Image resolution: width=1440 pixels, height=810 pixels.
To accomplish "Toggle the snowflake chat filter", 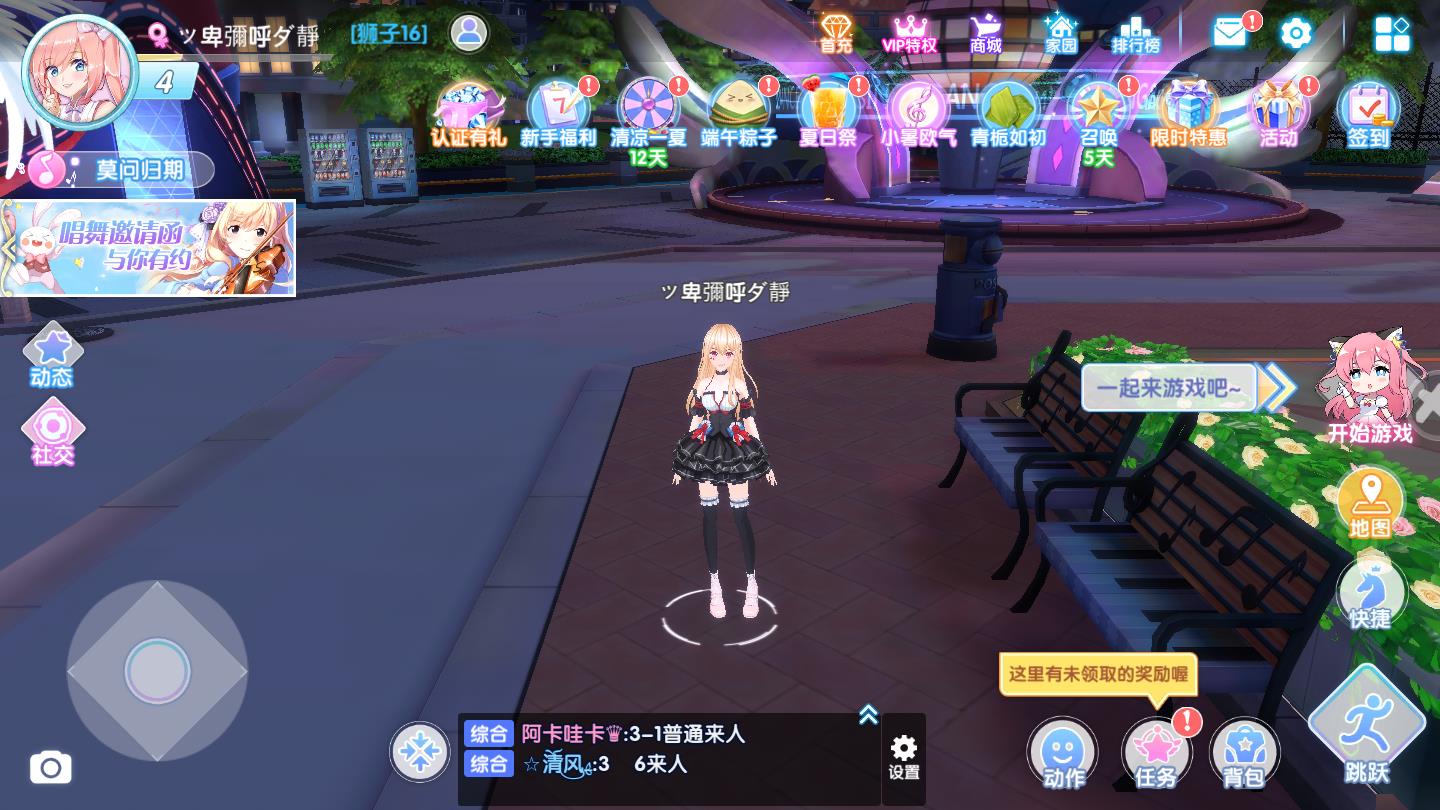I will pos(420,752).
